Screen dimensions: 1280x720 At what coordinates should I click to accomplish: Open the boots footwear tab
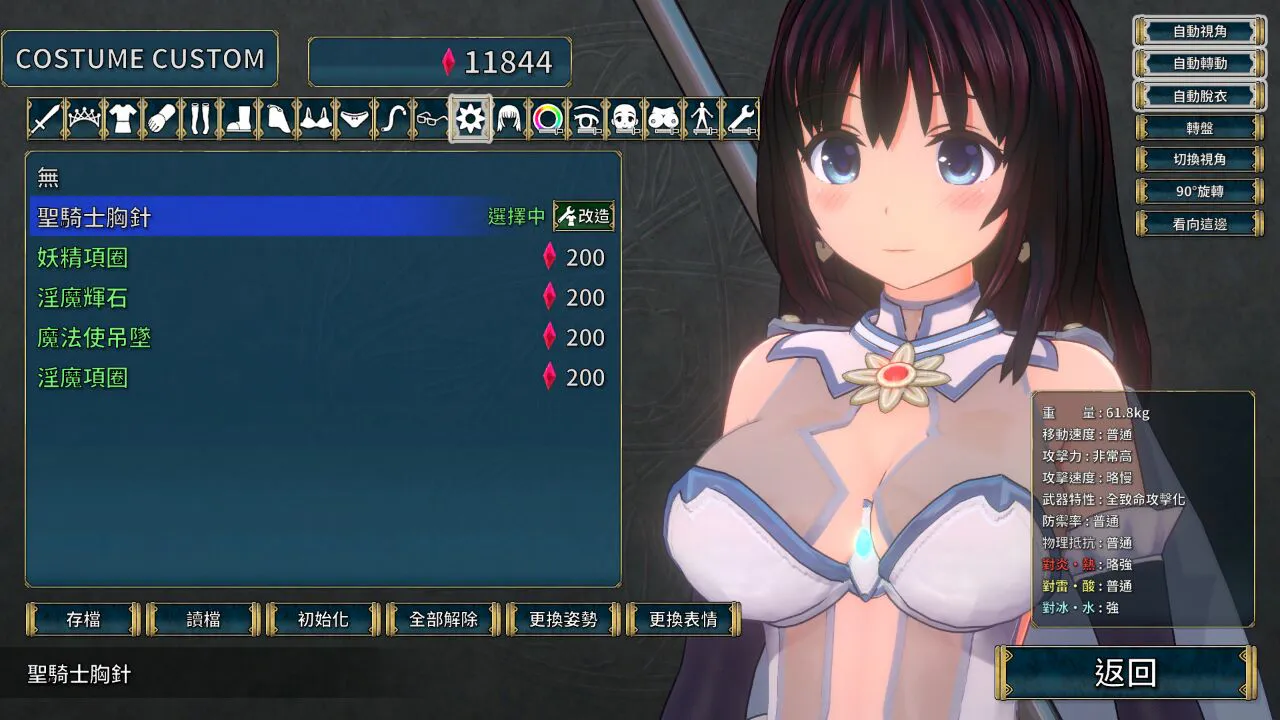tap(238, 119)
